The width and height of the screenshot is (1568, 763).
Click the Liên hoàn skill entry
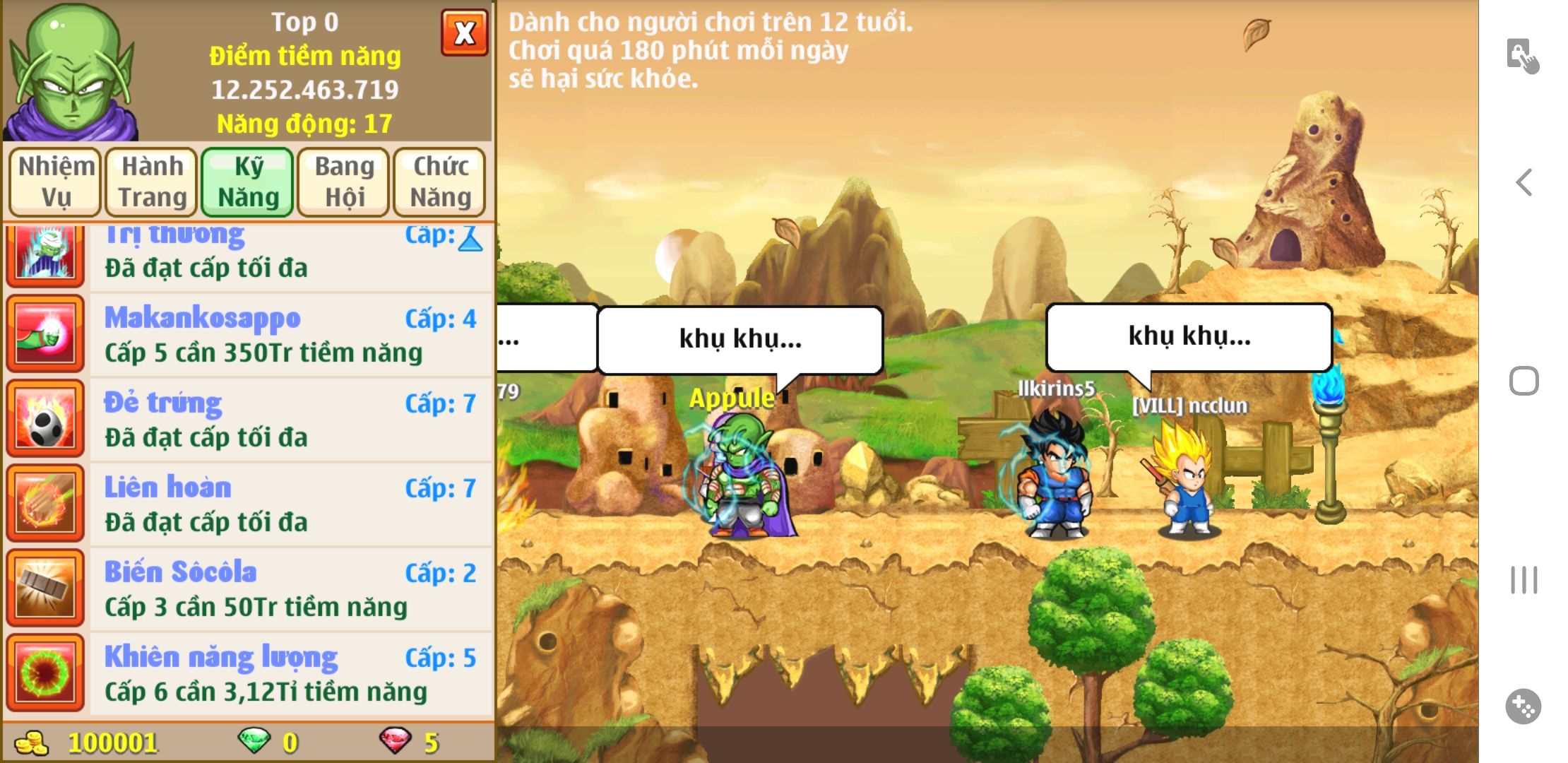point(290,504)
